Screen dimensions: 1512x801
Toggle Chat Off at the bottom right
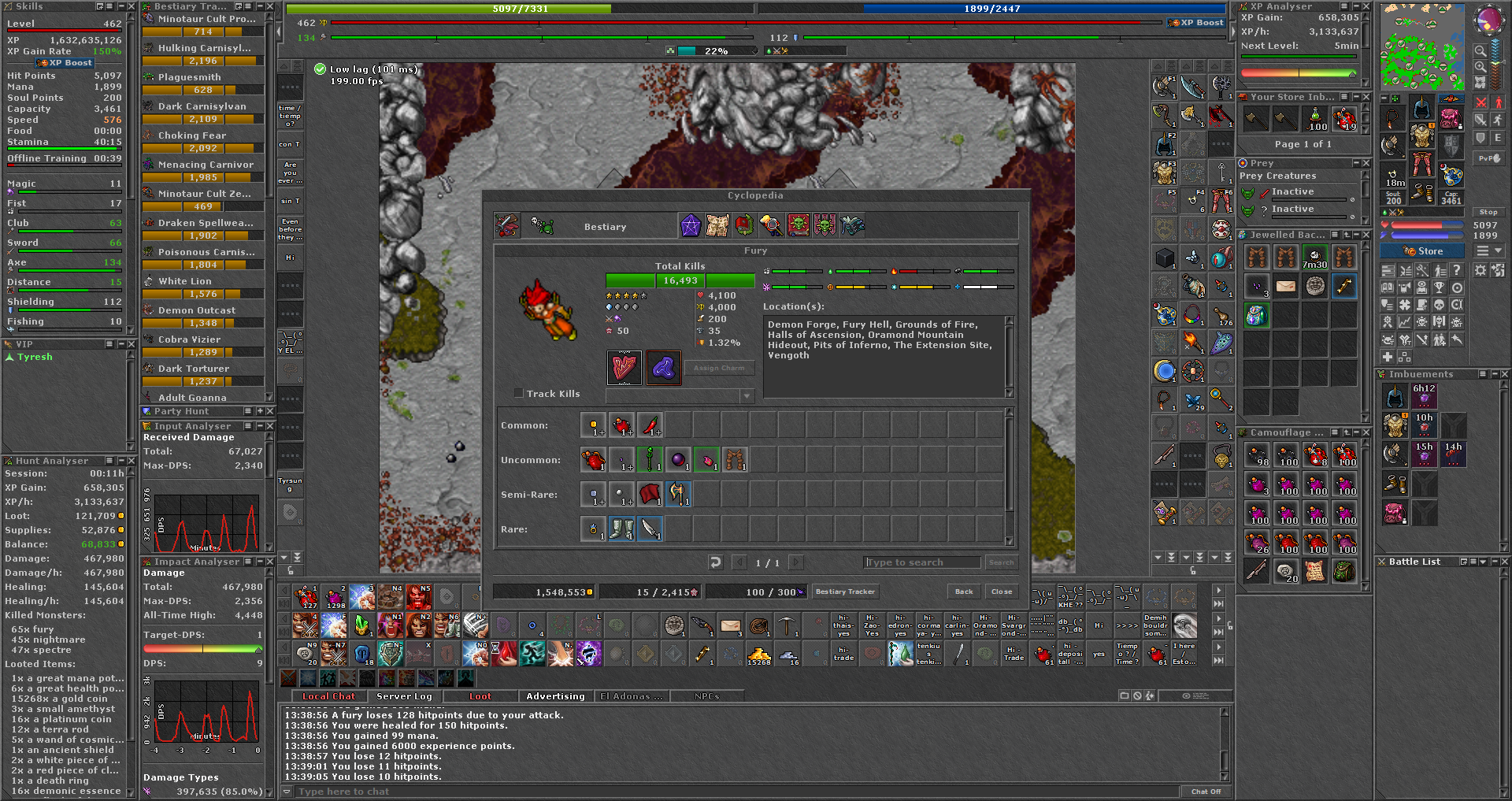click(x=1207, y=791)
